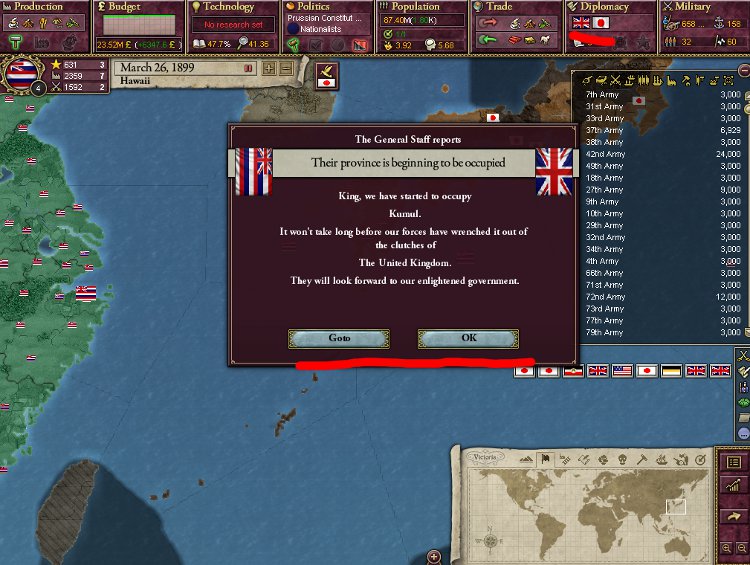
Task: Open the Production tab
Action: click(x=38, y=7)
